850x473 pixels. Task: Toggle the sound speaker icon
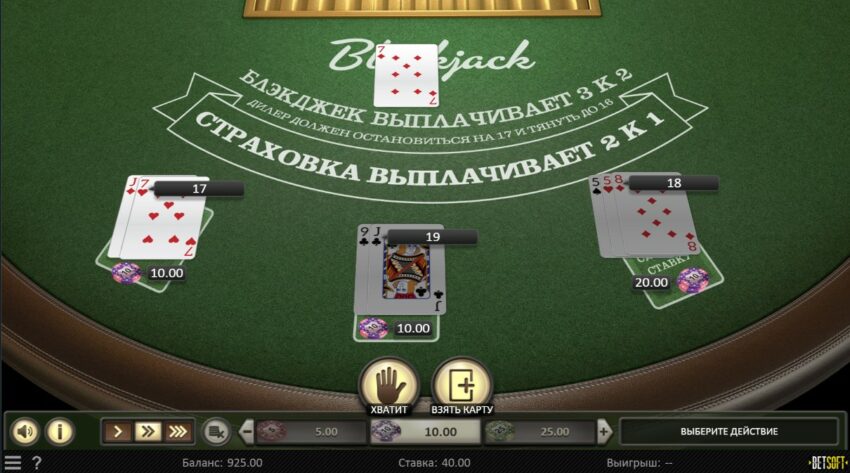(x=25, y=432)
